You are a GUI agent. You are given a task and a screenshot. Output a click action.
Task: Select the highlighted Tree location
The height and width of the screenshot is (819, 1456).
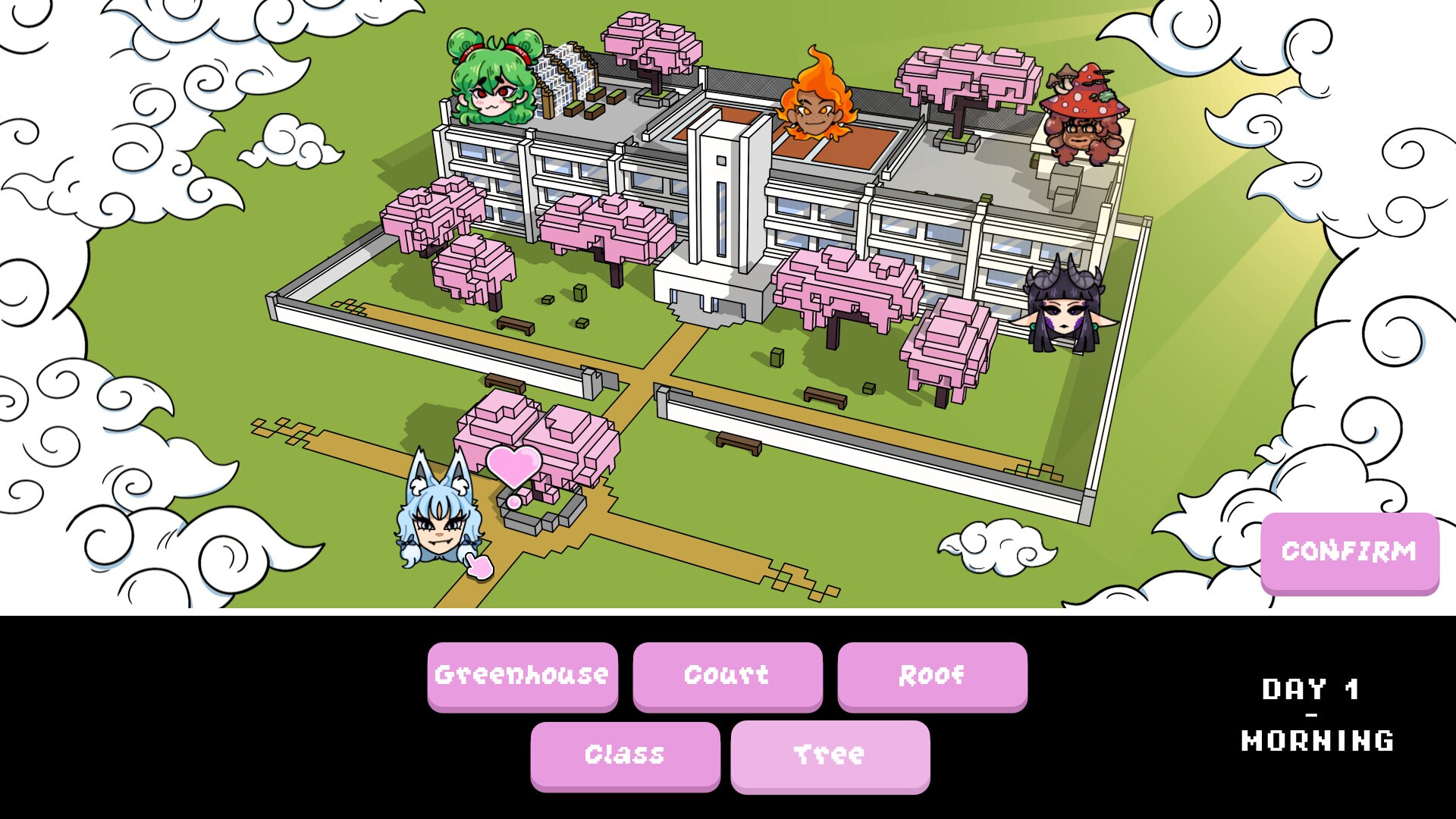[829, 755]
